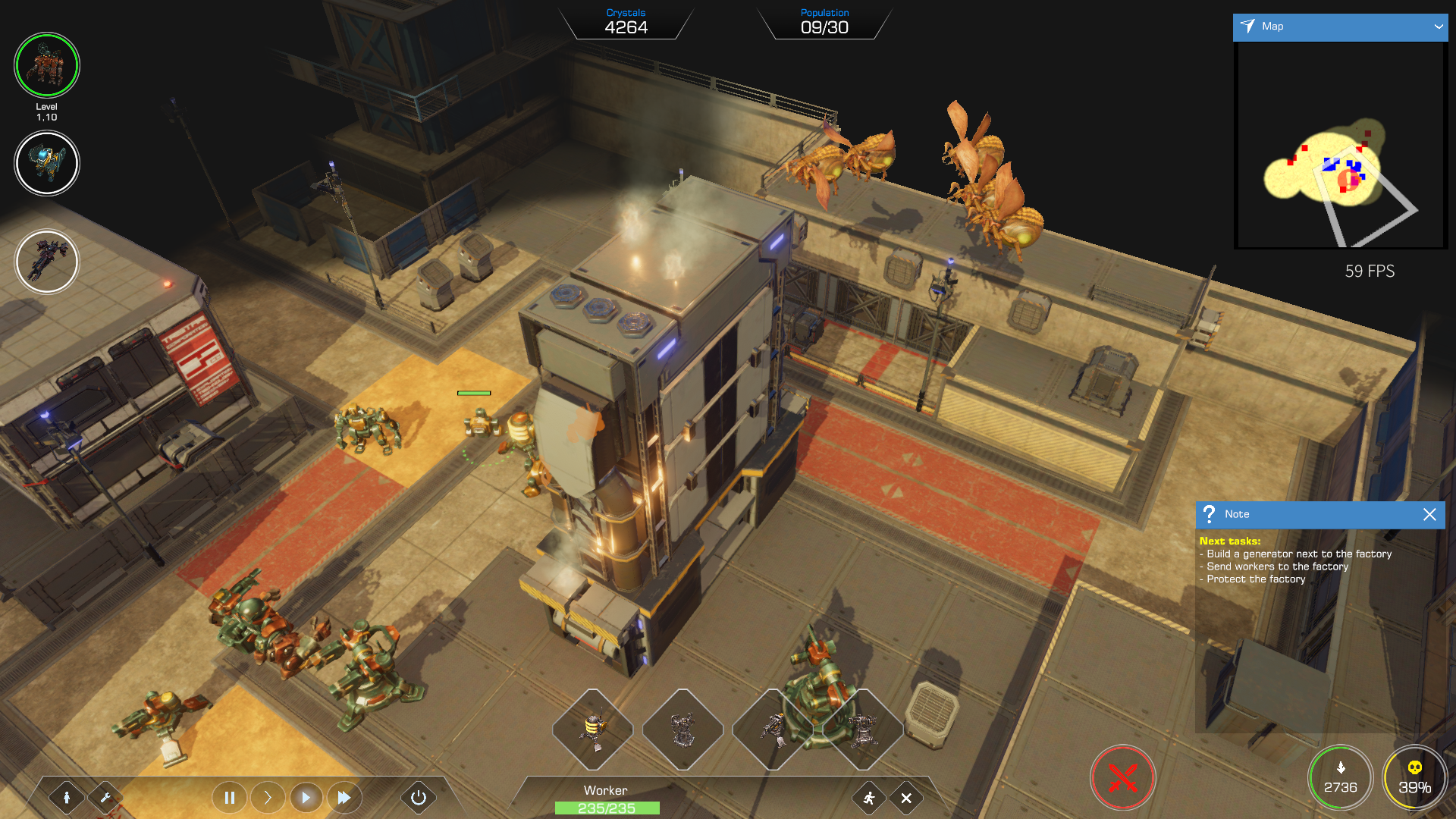Image resolution: width=1456 pixels, height=819 pixels.
Task: Resume normal speed with the play button
Action: (x=306, y=797)
